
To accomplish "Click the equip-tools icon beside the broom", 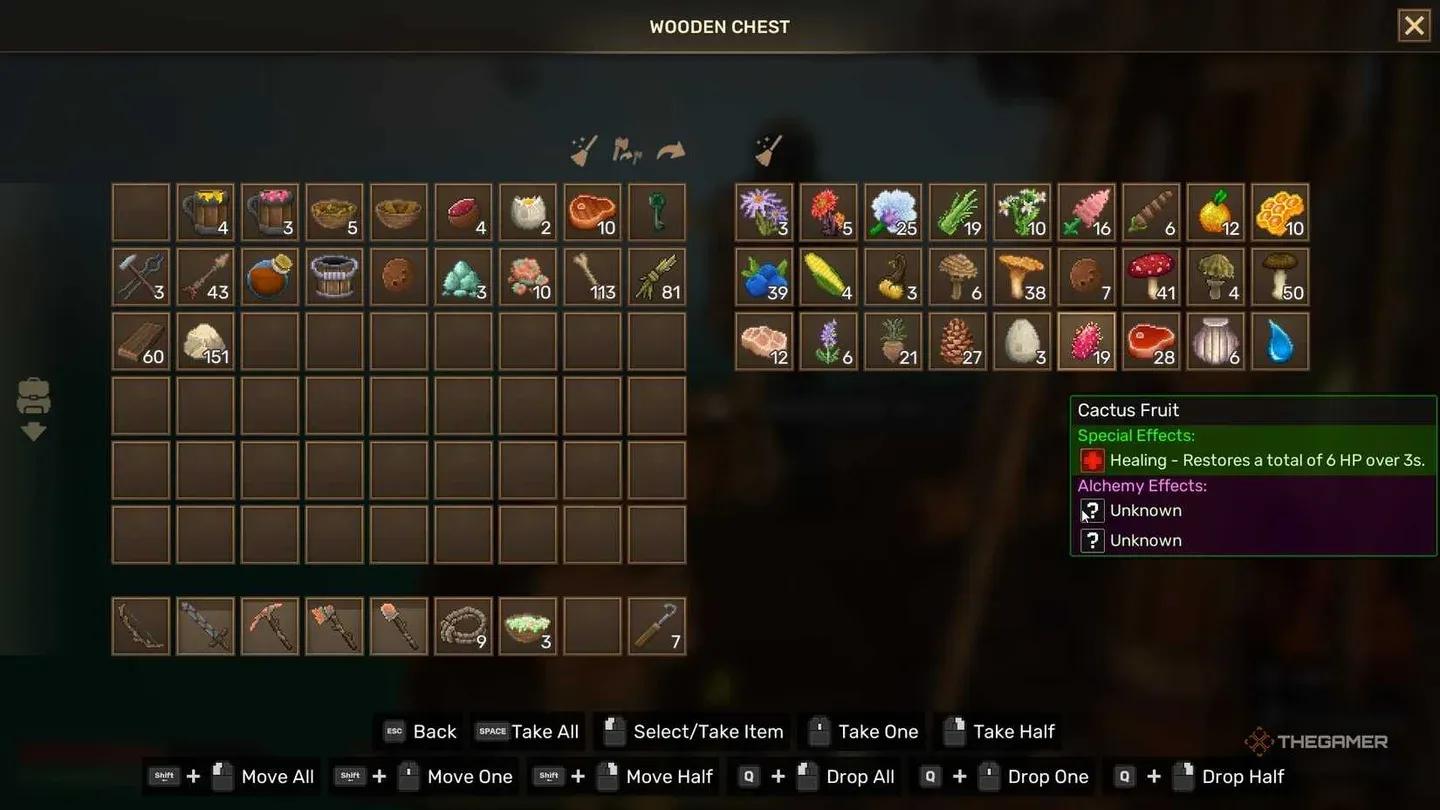I will click(x=626, y=150).
